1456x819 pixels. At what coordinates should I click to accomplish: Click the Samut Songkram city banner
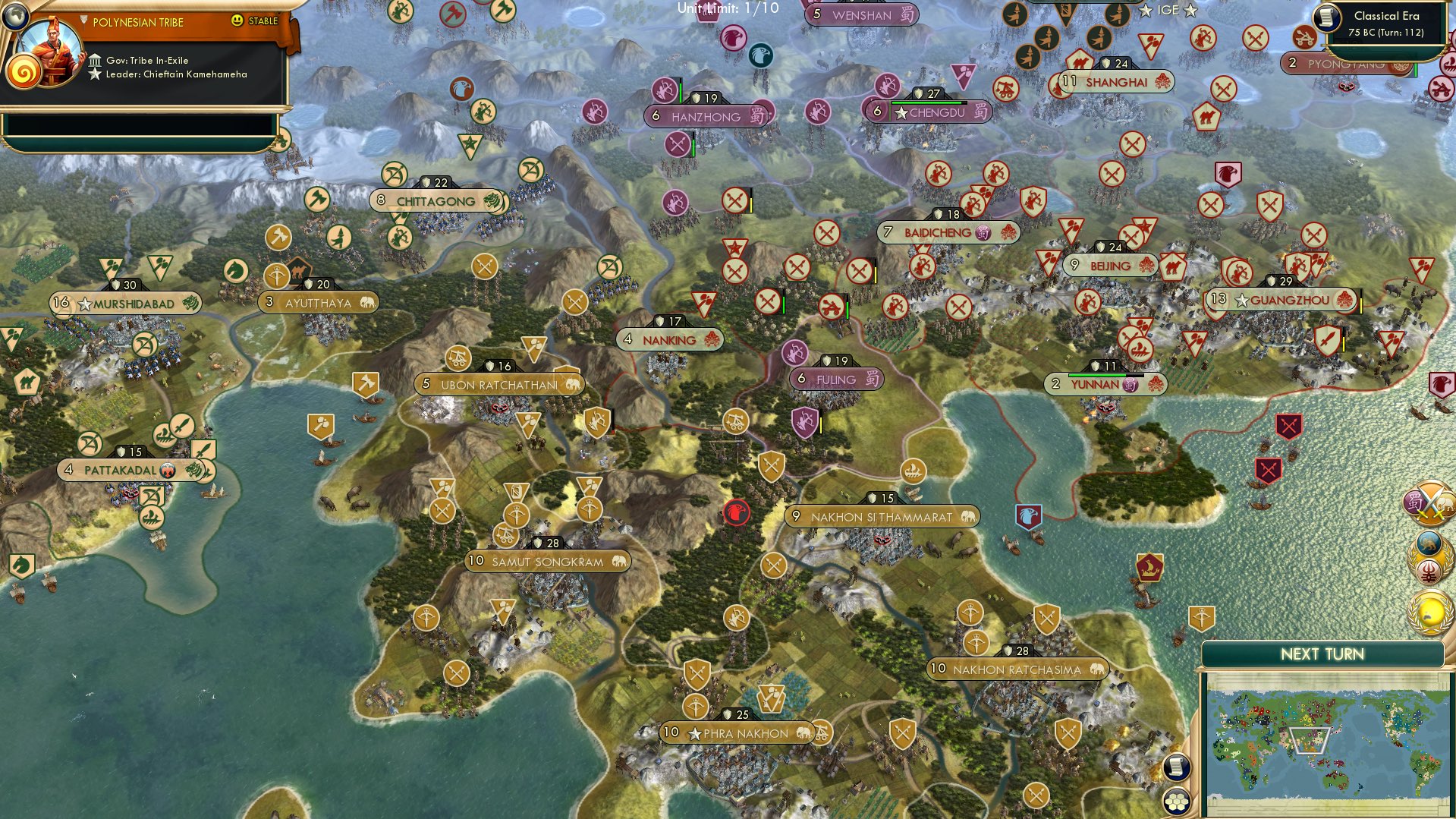click(548, 562)
